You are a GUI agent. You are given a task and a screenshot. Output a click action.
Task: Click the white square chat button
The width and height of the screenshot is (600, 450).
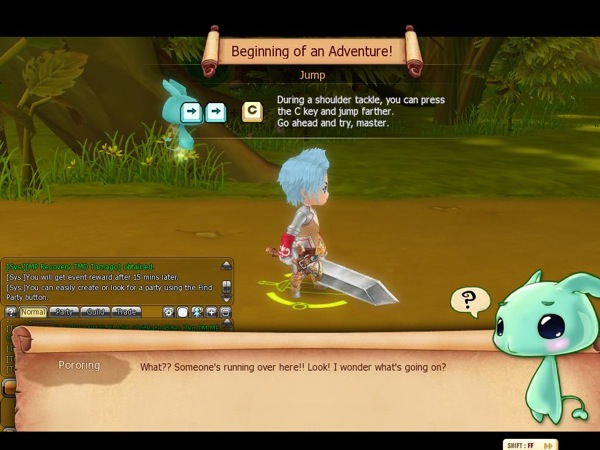coord(183,312)
